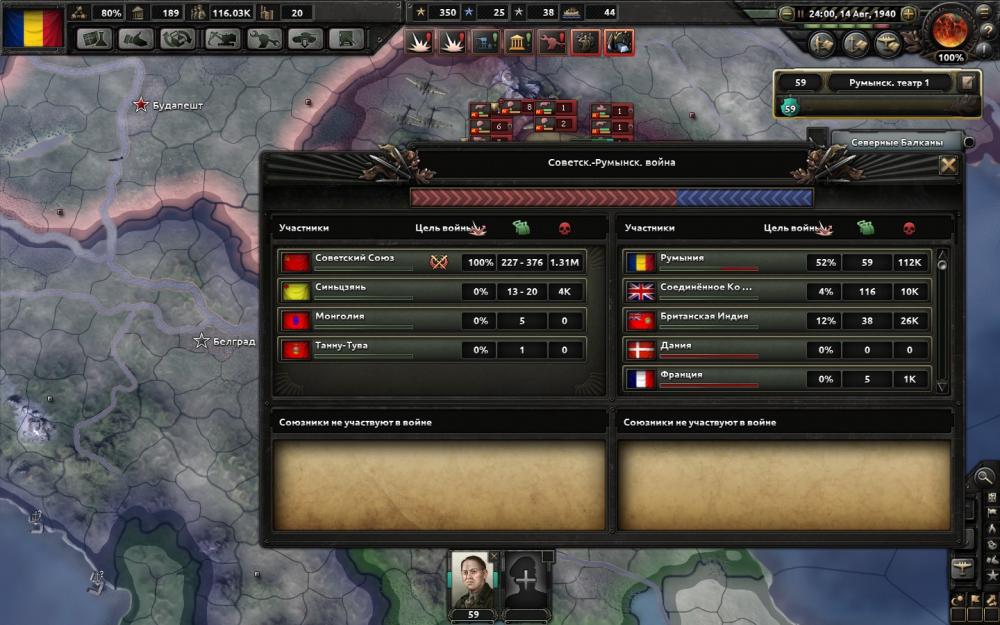Close the Soviet-Romanian war window
The height and width of the screenshot is (625, 1000).
click(x=948, y=165)
